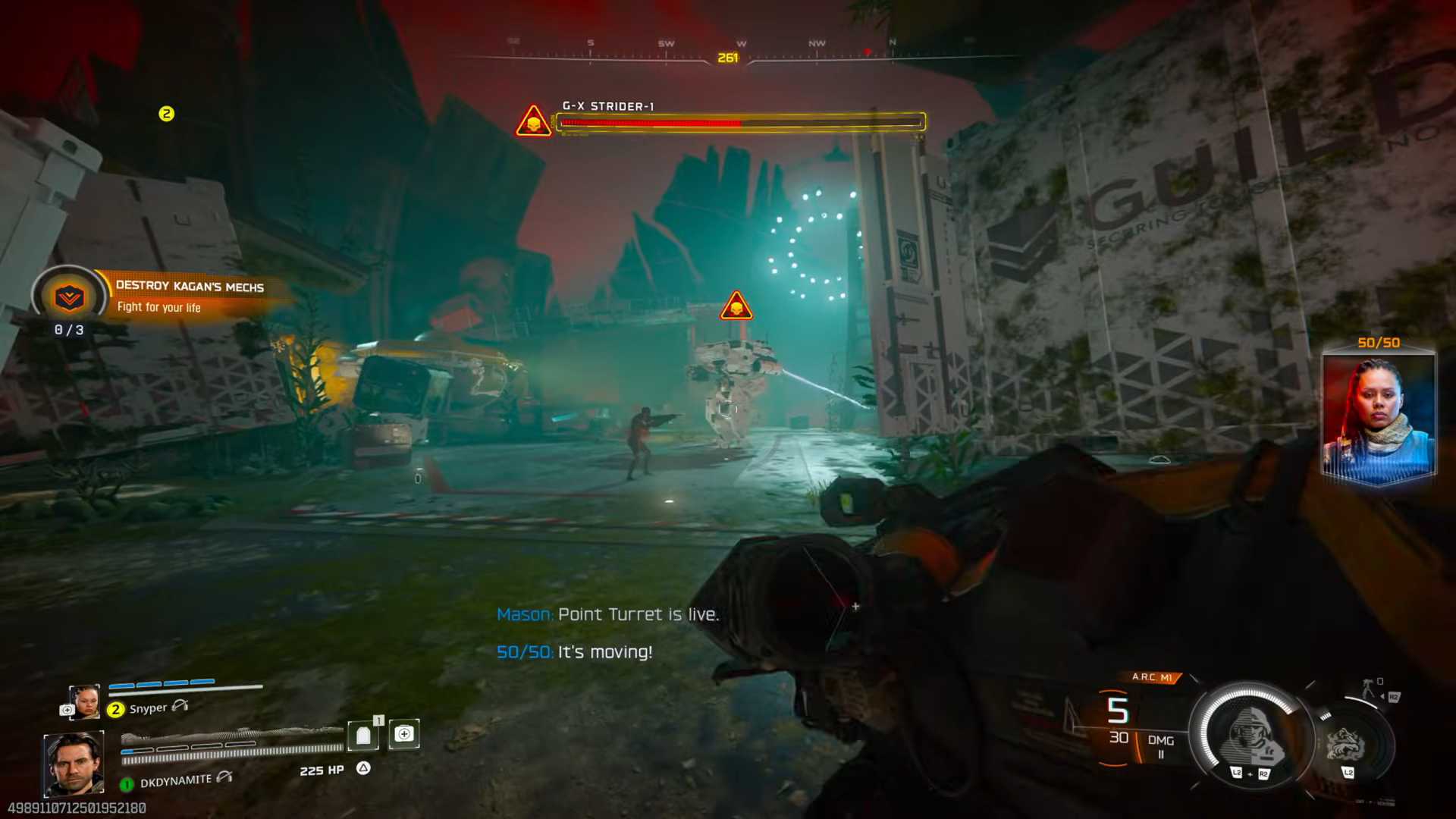The width and height of the screenshot is (1456, 819).
Task: Click the Fight for your life subtitle
Action: pos(159,307)
